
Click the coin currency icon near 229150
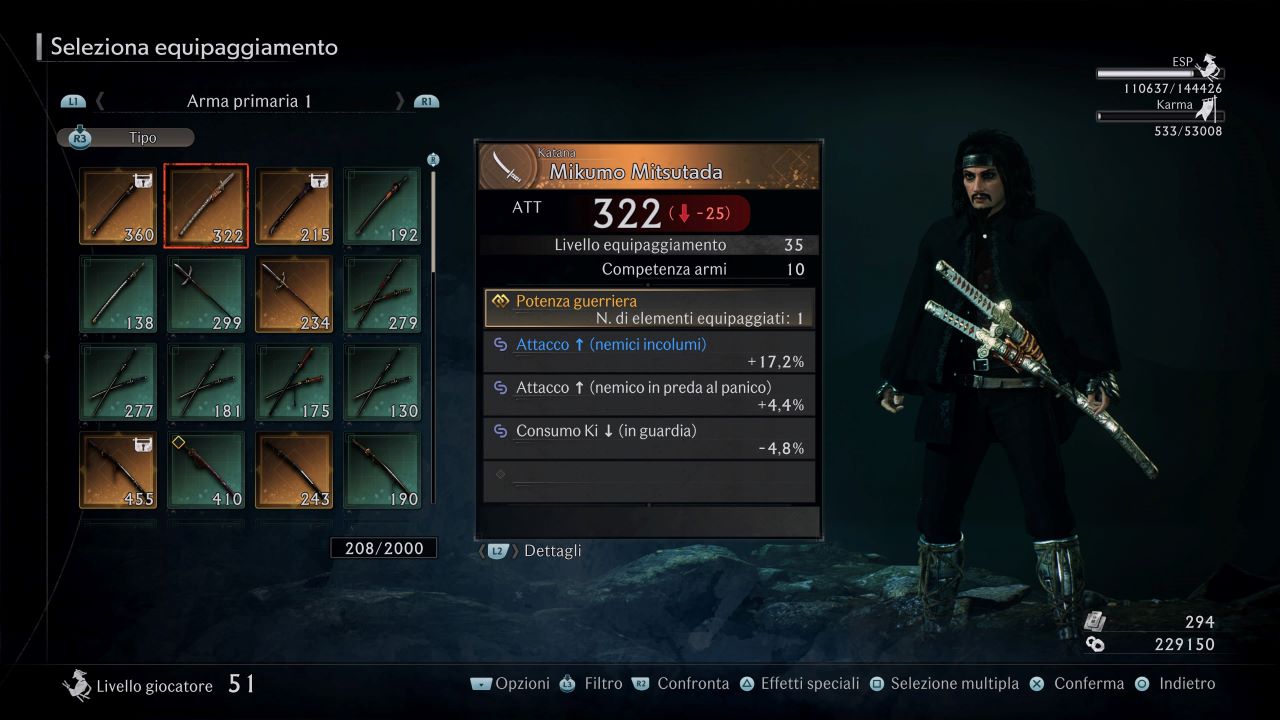tap(1096, 643)
